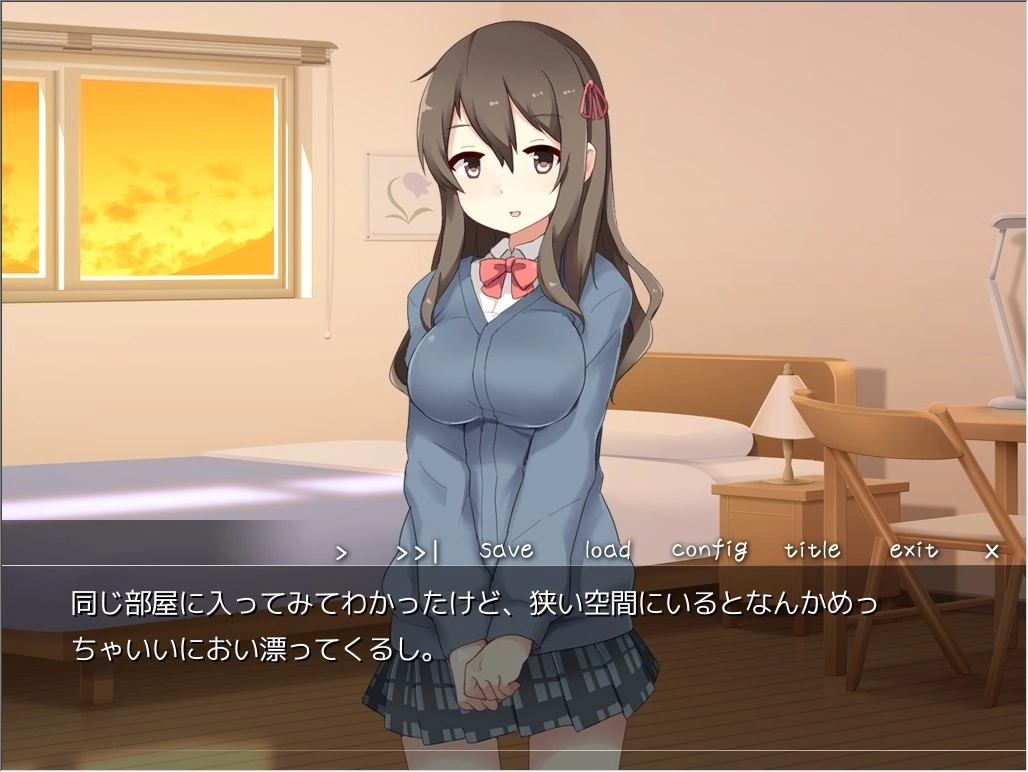
Task: Start auto-play with the single arrow button
Action: click(x=342, y=551)
